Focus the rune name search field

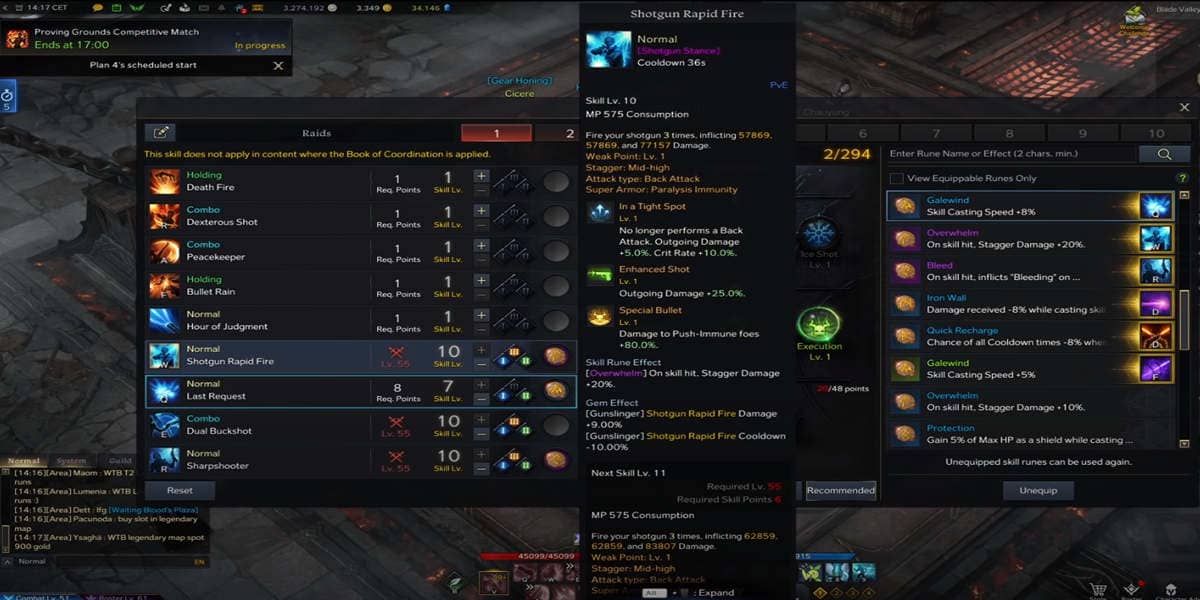(x=1010, y=154)
